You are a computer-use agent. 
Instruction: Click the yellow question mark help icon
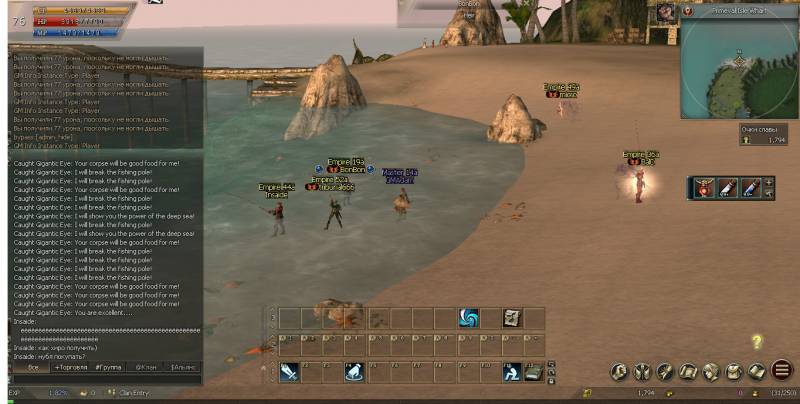tap(757, 342)
